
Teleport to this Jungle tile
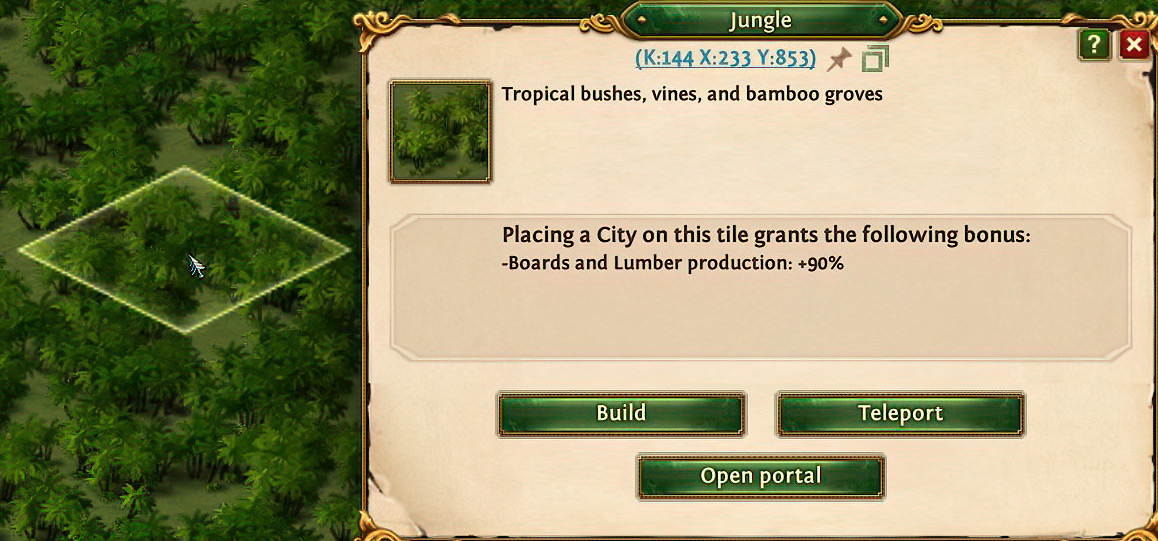900,414
